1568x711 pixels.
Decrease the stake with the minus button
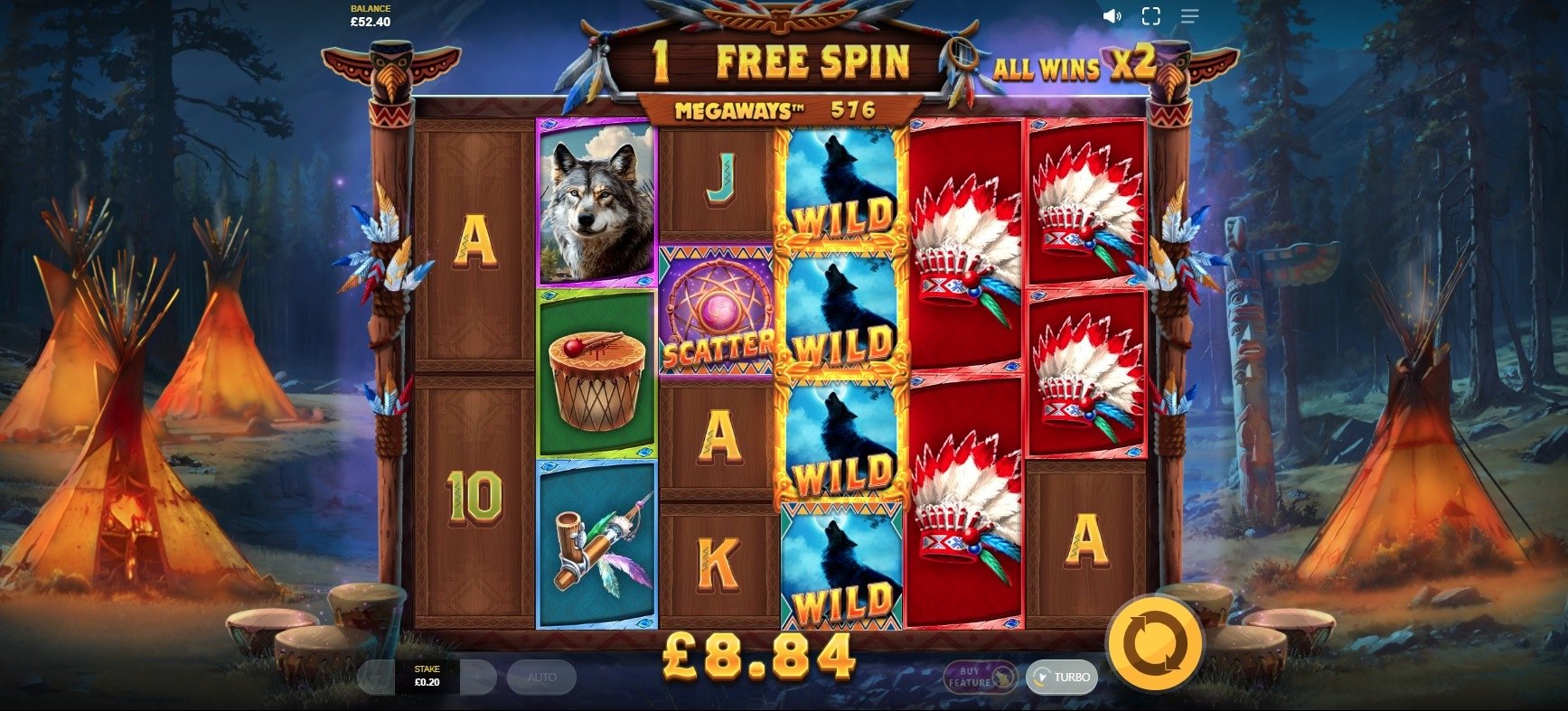tap(376, 677)
